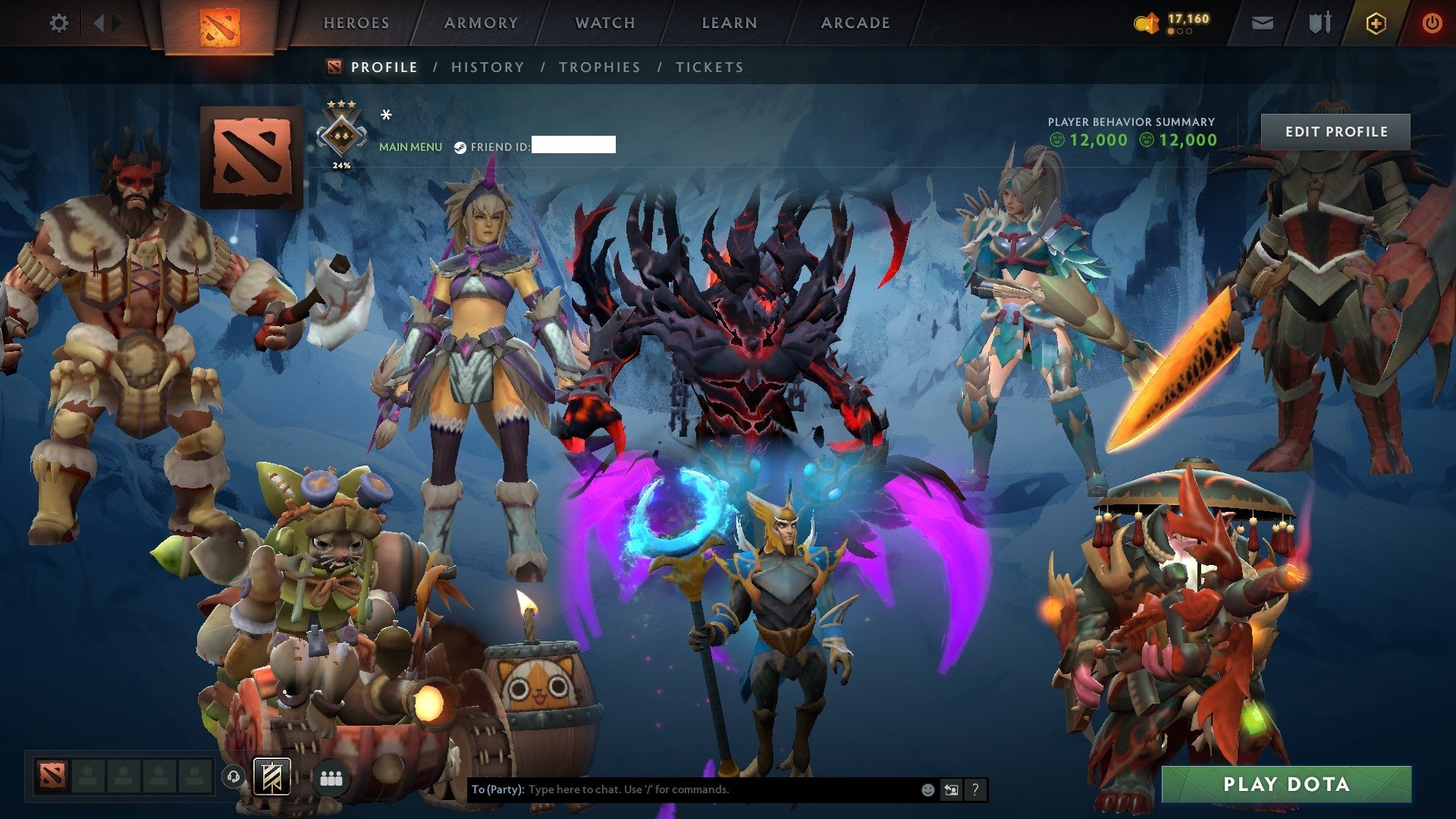This screenshot has height=819, width=1456.
Task: Open the settings gear
Action: coord(59,23)
